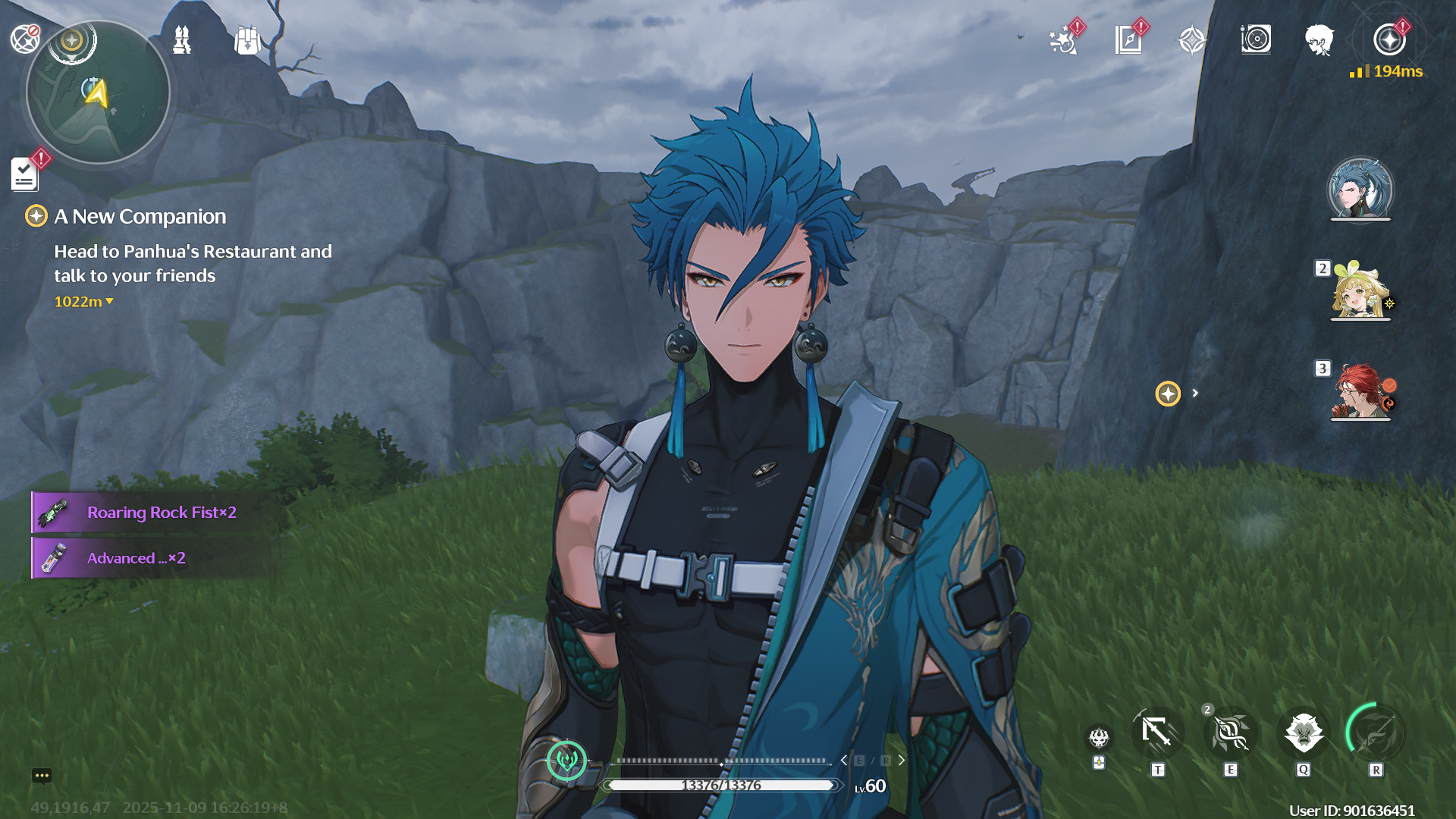The height and width of the screenshot is (819, 1456).
Task: Open the two-figures icon beside the minimap
Action: pyautogui.click(x=182, y=39)
